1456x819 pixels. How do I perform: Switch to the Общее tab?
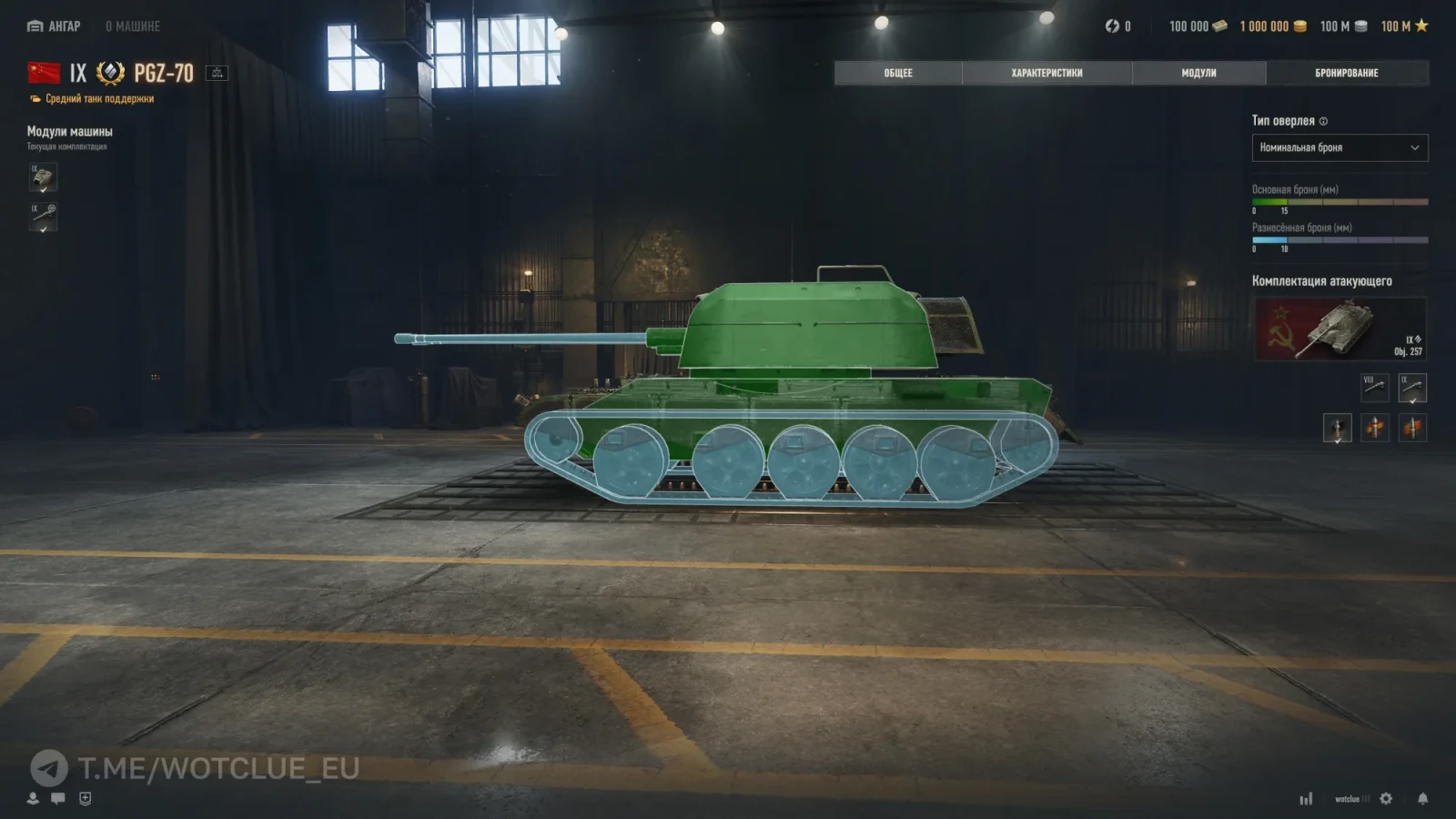(897, 73)
